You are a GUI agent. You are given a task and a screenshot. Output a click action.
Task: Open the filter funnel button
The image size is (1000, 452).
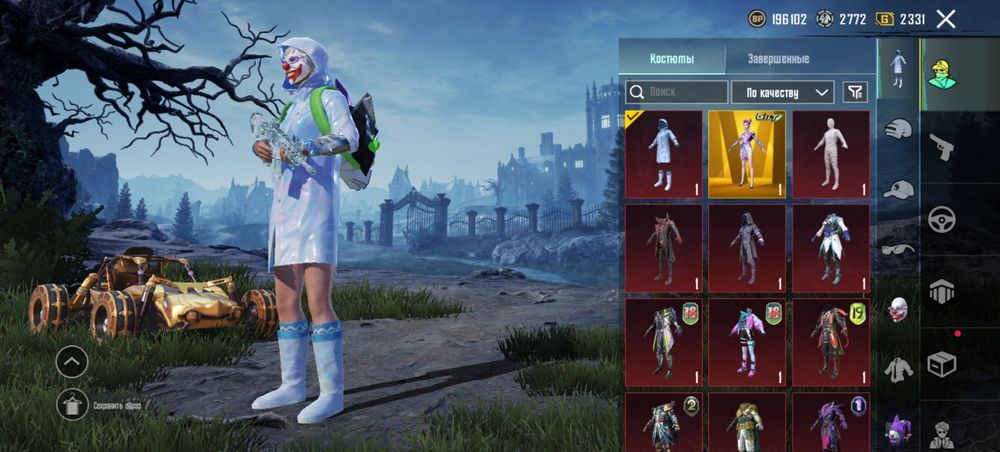(855, 92)
